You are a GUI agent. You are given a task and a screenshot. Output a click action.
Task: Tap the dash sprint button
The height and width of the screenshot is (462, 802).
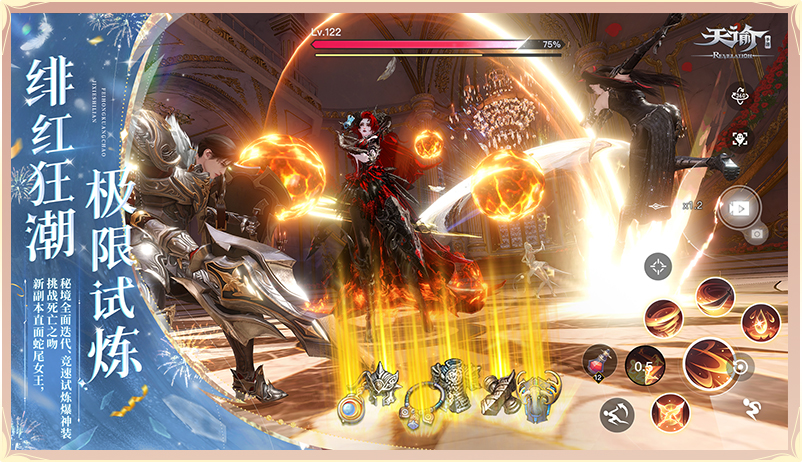point(616,412)
